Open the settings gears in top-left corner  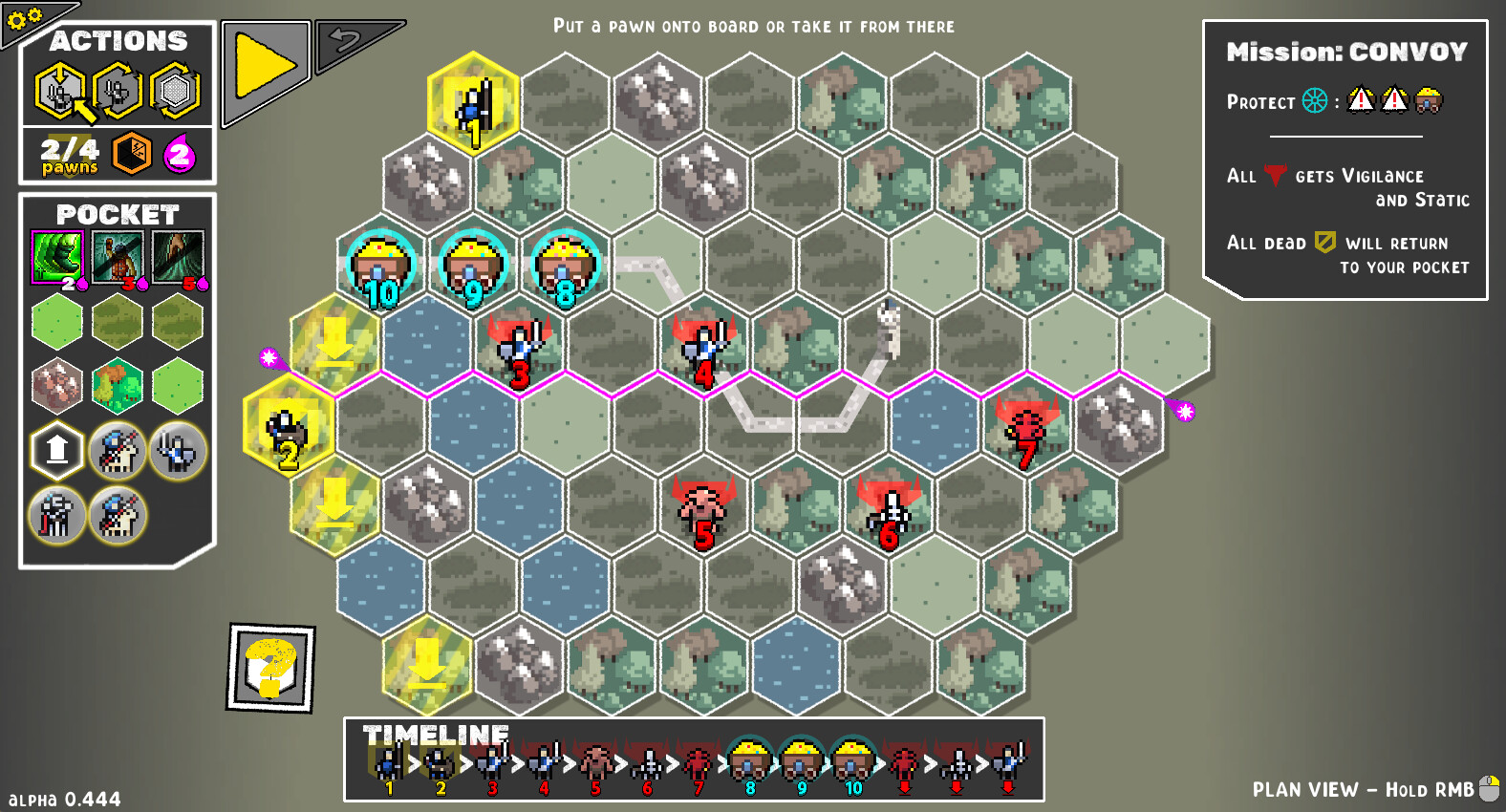(x=24, y=19)
